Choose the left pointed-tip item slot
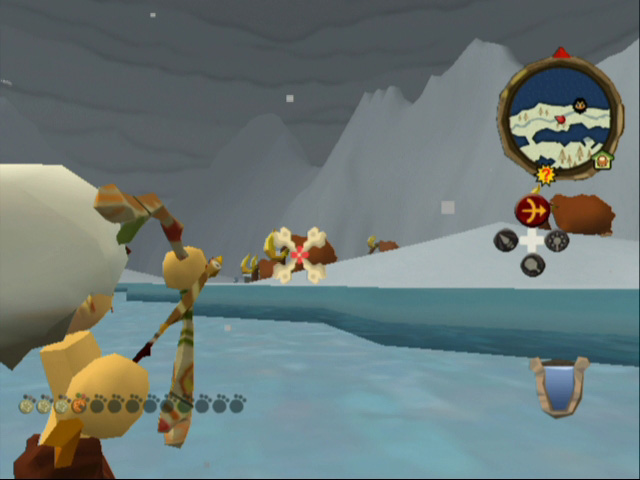Screen dimensions: 640x480 (506, 240)
